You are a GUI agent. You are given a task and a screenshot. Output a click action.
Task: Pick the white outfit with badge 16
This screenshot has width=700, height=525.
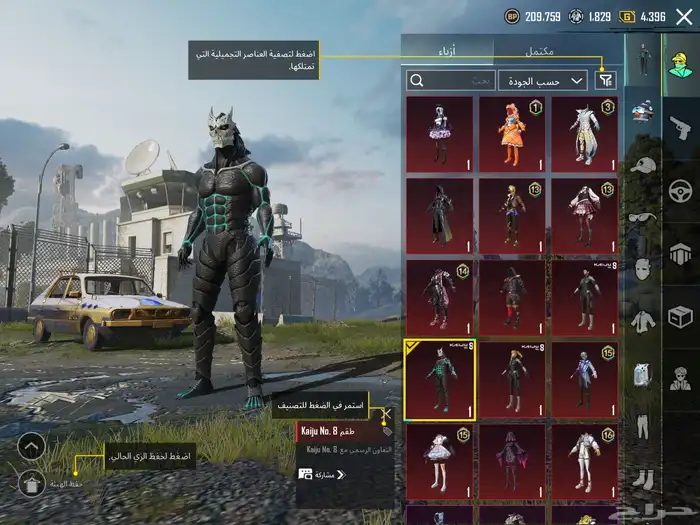point(583,461)
